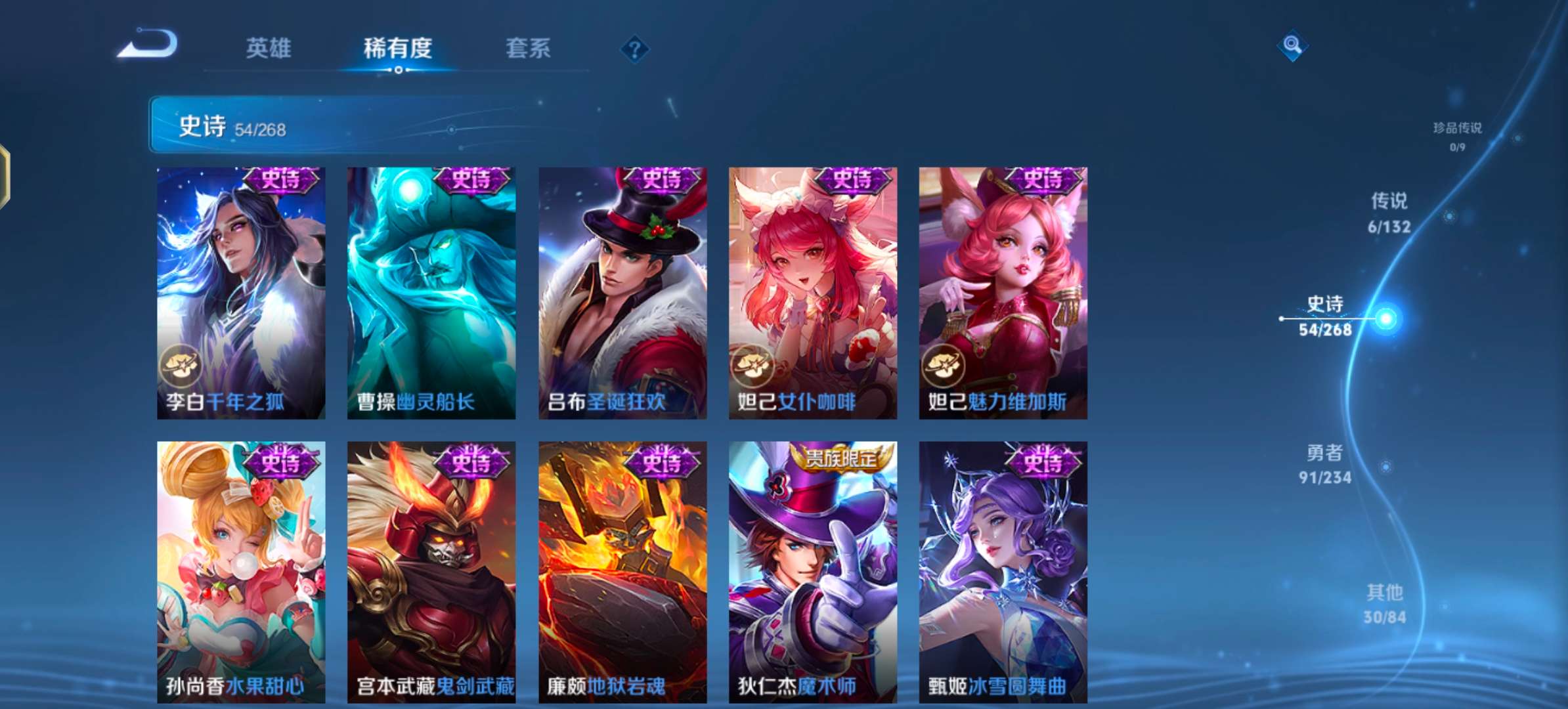Open the question mark help icon

pos(634,49)
